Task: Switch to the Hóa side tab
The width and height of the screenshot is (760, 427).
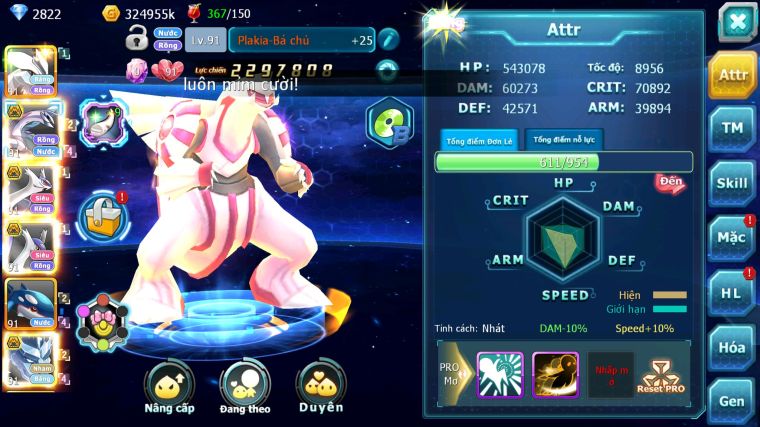Action: (732, 347)
